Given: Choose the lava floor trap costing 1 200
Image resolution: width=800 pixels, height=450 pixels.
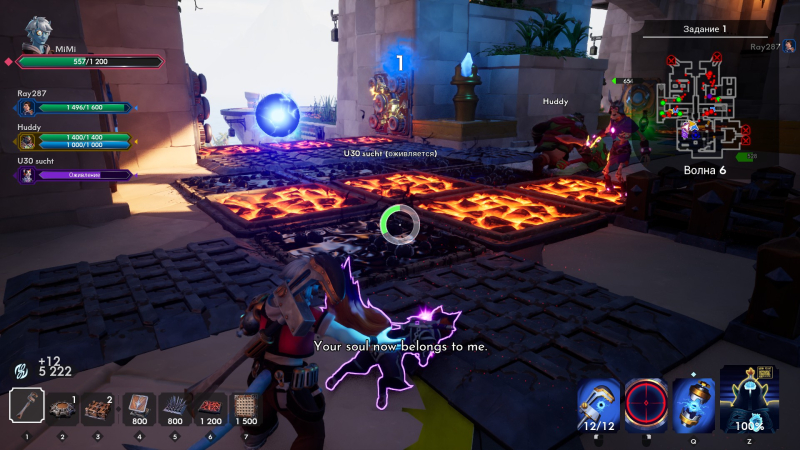Looking at the screenshot, I should tap(210, 405).
